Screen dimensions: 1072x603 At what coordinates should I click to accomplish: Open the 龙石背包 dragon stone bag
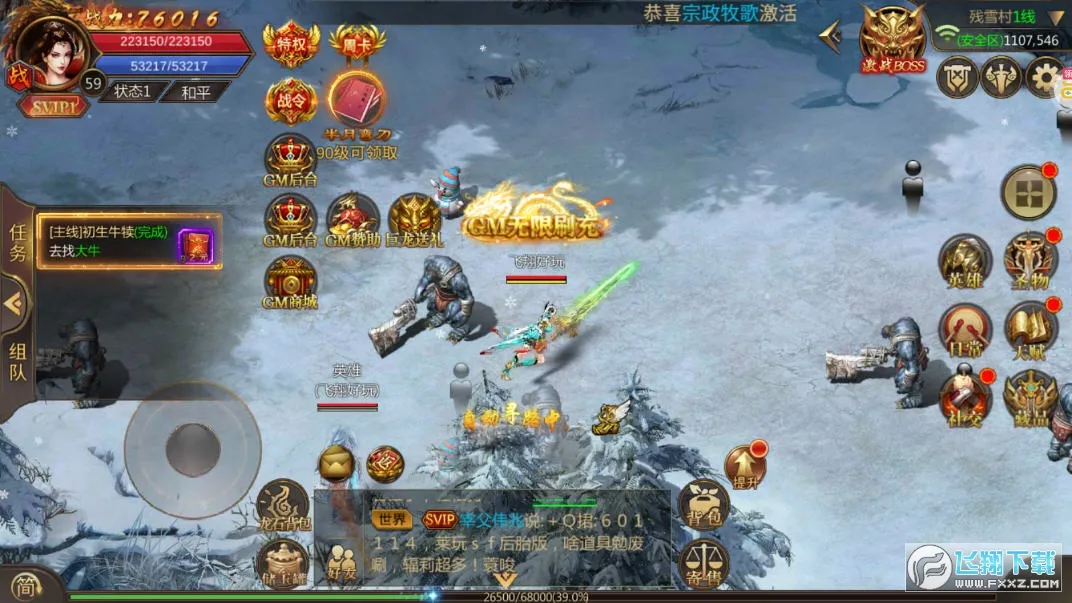pos(283,504)
